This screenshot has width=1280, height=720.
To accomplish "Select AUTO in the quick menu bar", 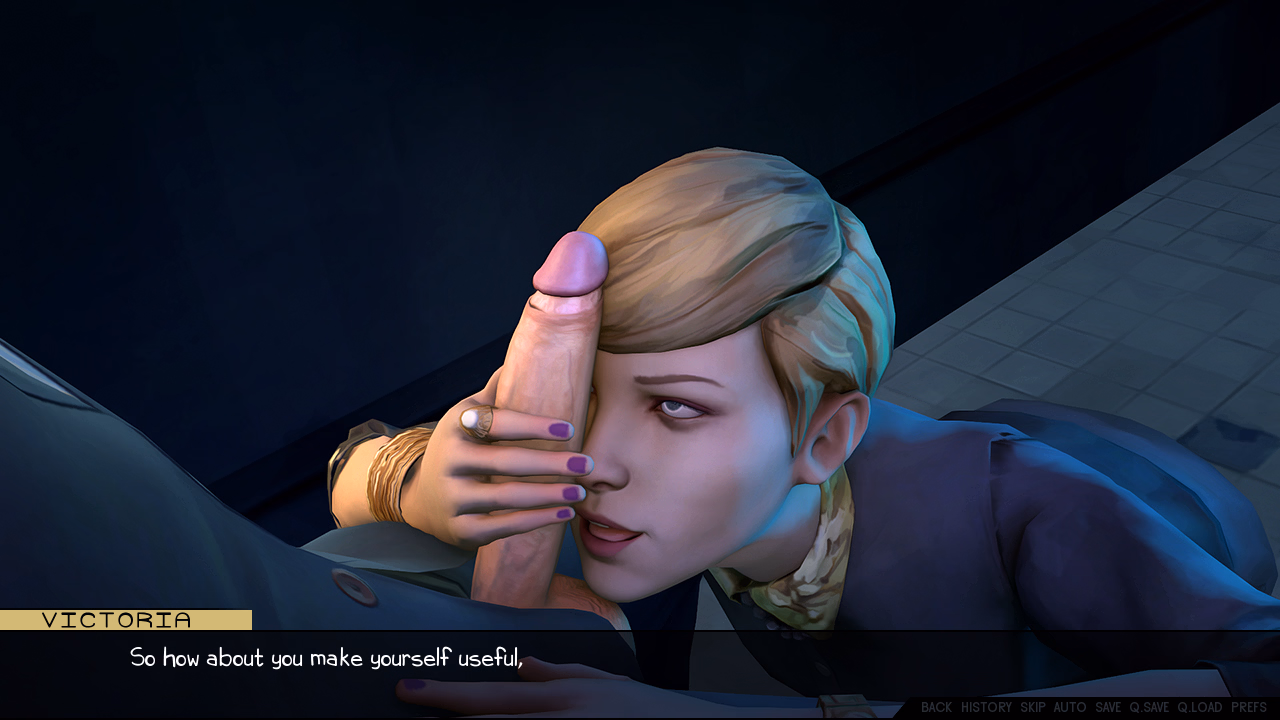I will point(1070,707).
